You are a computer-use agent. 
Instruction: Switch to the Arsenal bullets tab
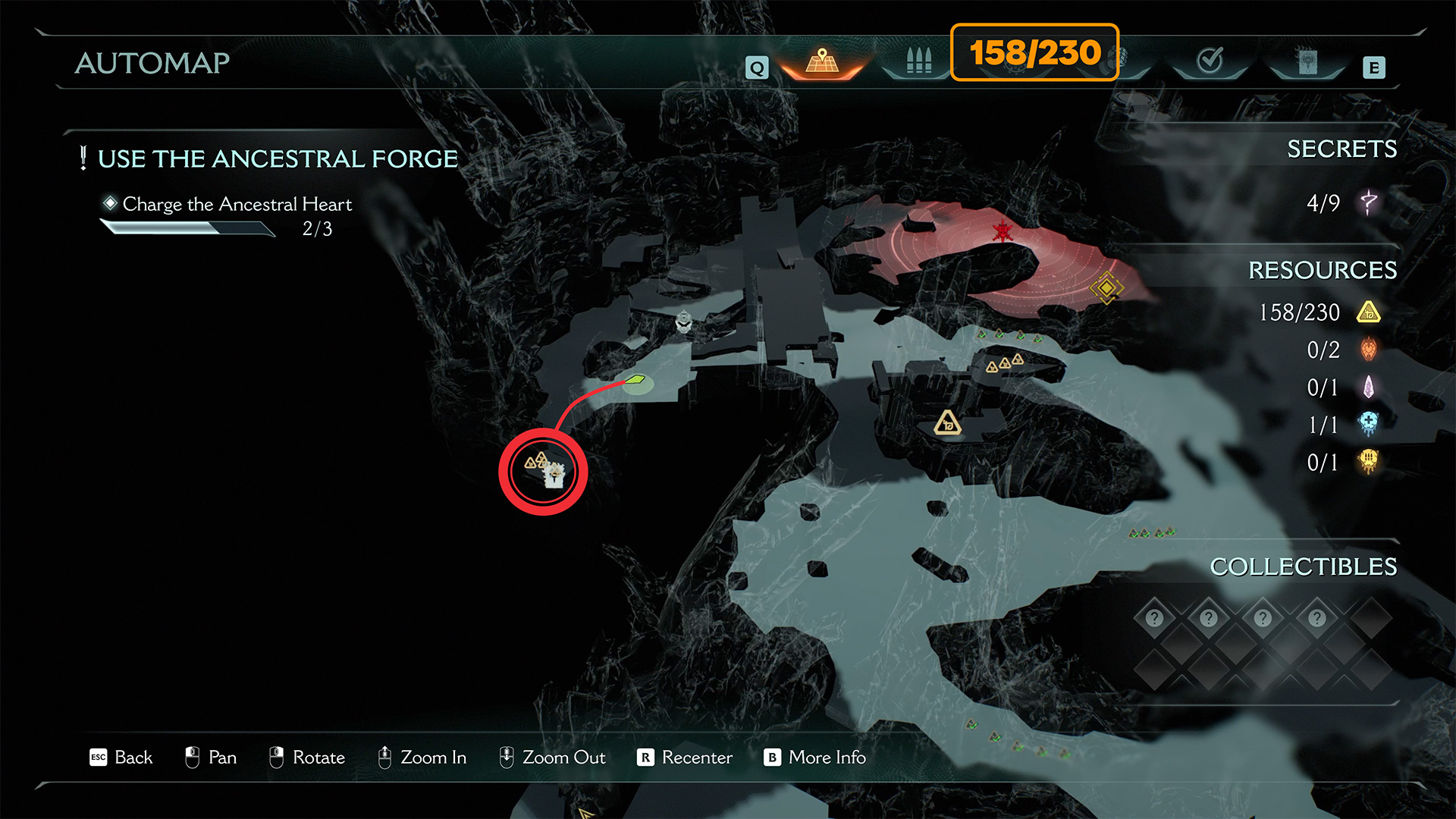(918, 61)
